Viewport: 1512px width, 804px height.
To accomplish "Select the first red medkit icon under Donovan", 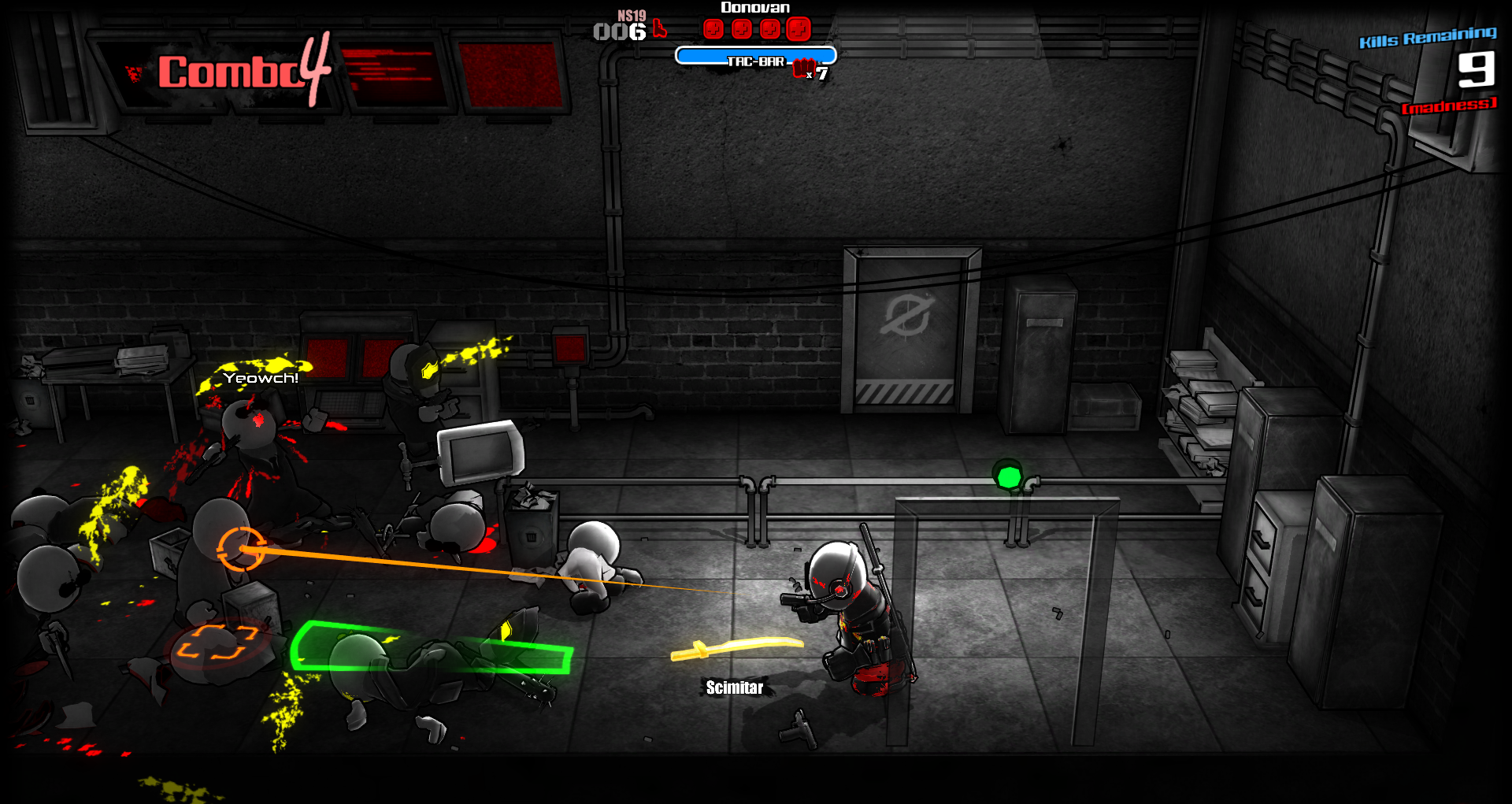I will point(713,29).
